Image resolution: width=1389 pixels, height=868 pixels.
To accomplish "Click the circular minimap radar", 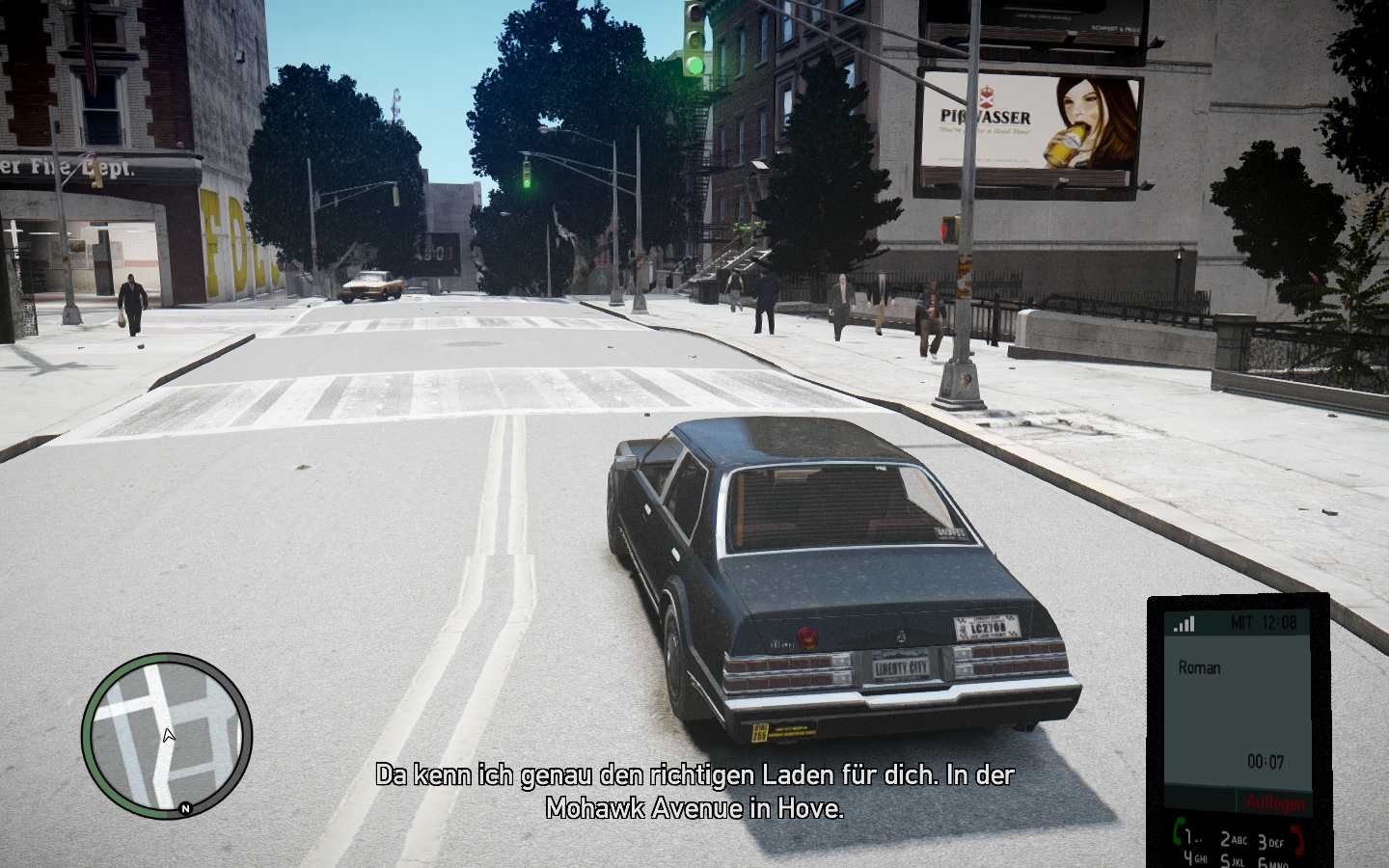I will 167,734.
